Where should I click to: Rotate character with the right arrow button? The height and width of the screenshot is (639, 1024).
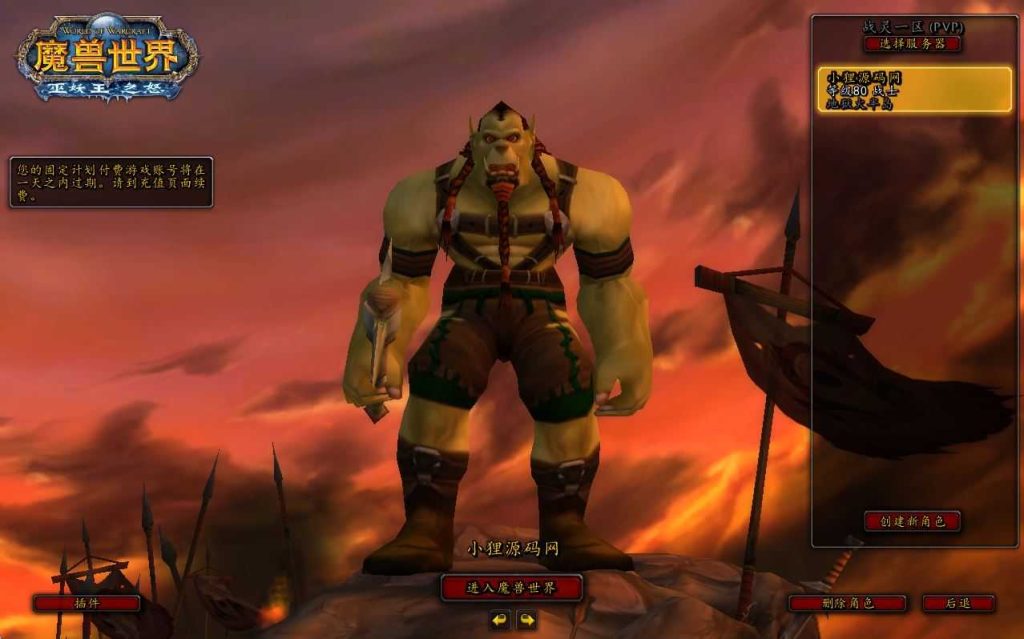point(526,621)
